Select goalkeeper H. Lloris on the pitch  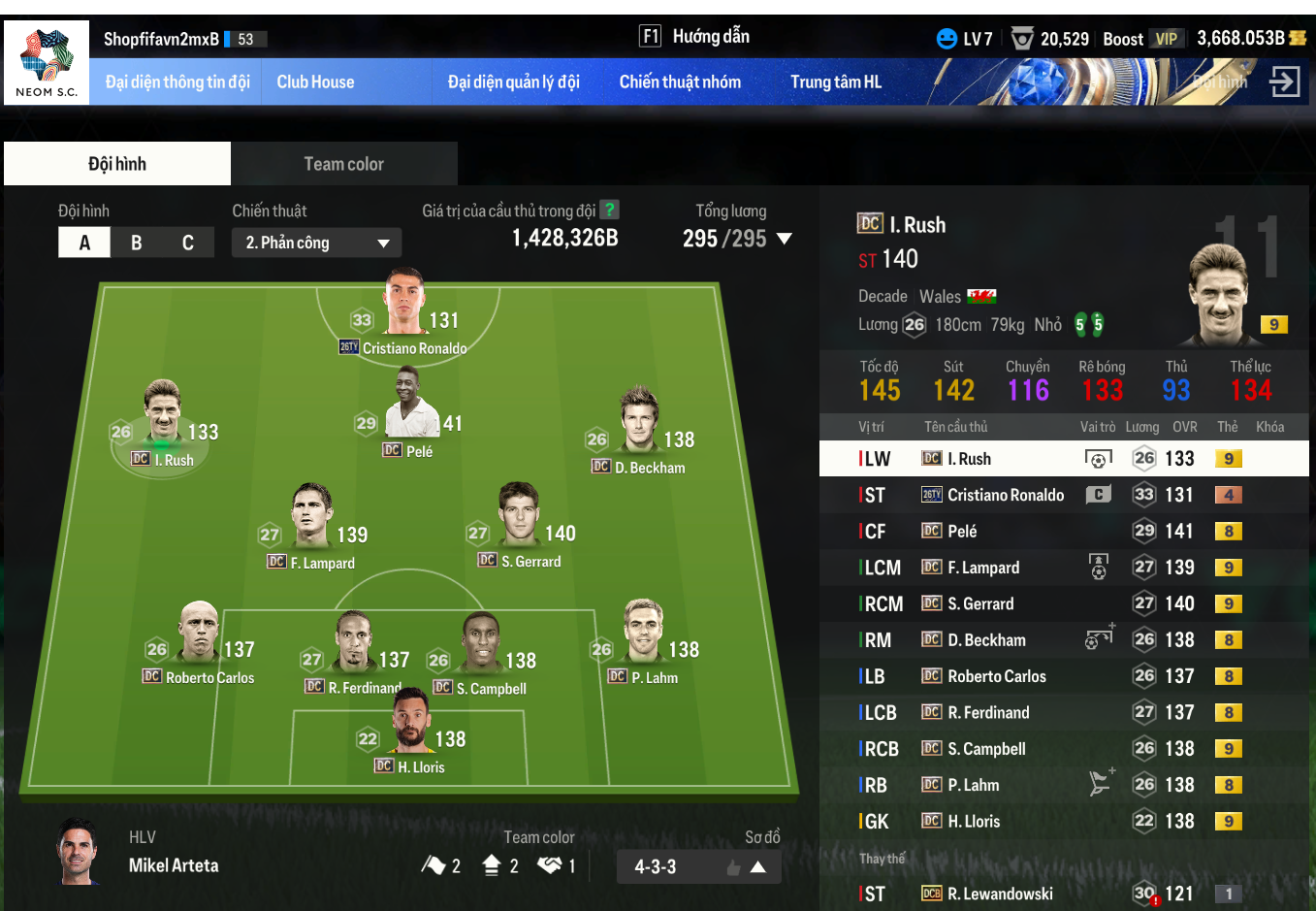(x=412, y=730)
